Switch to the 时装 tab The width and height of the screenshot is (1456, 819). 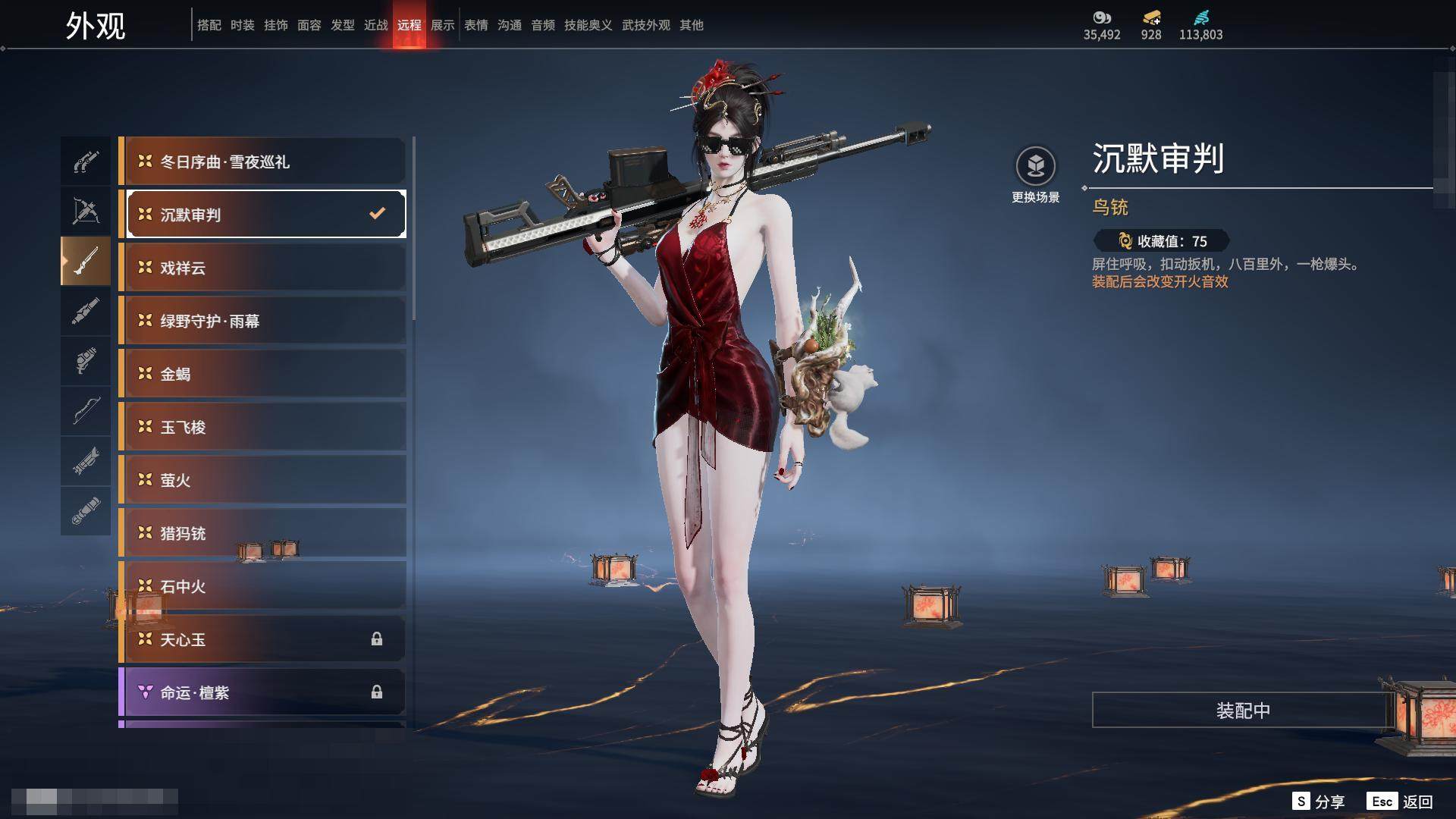click(x=243, y=25)
